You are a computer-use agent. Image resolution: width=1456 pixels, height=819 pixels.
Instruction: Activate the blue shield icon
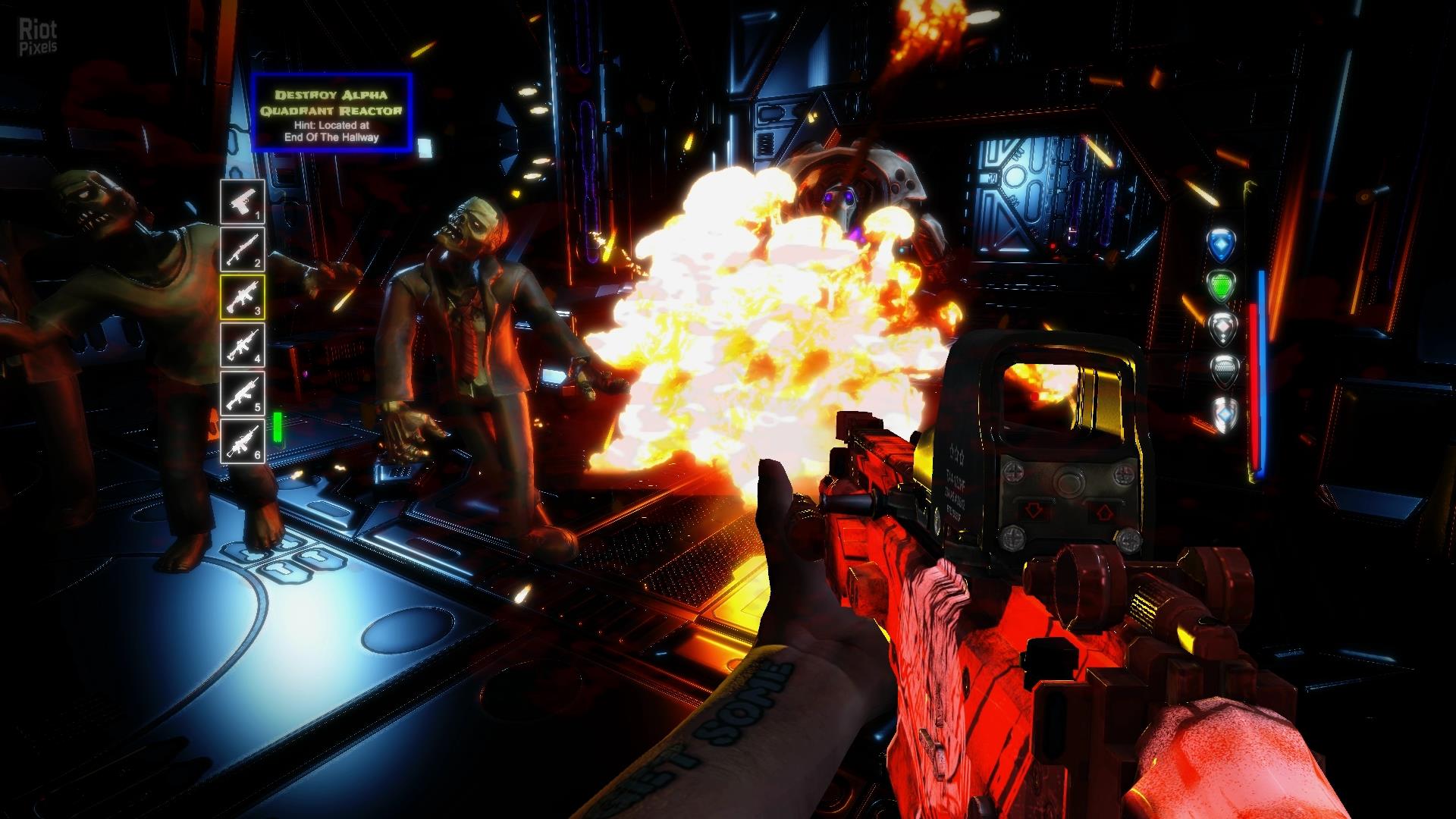(x=1221, y=243)
